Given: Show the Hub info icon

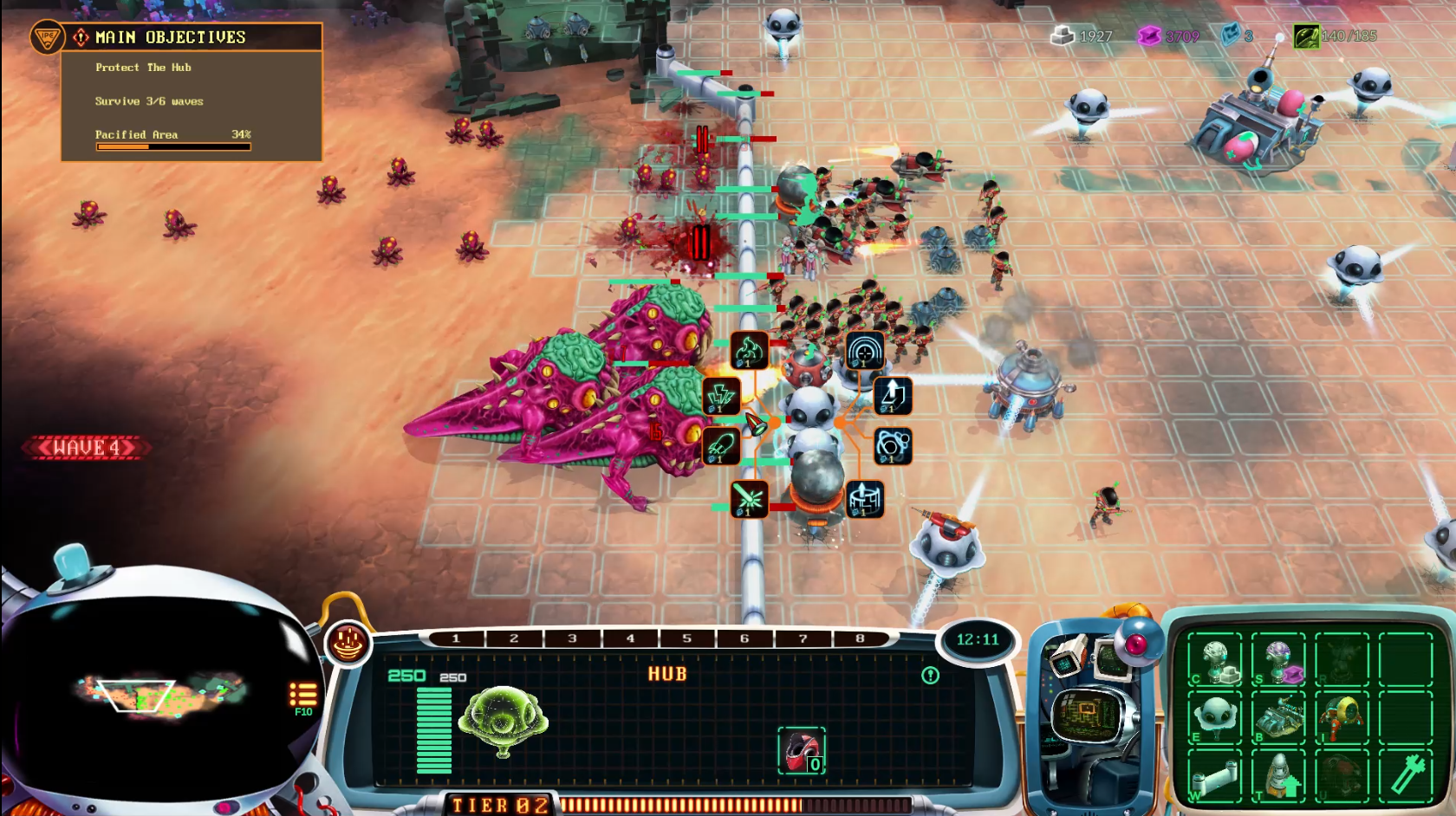Looking at the screenshot, I should (930, 675).
